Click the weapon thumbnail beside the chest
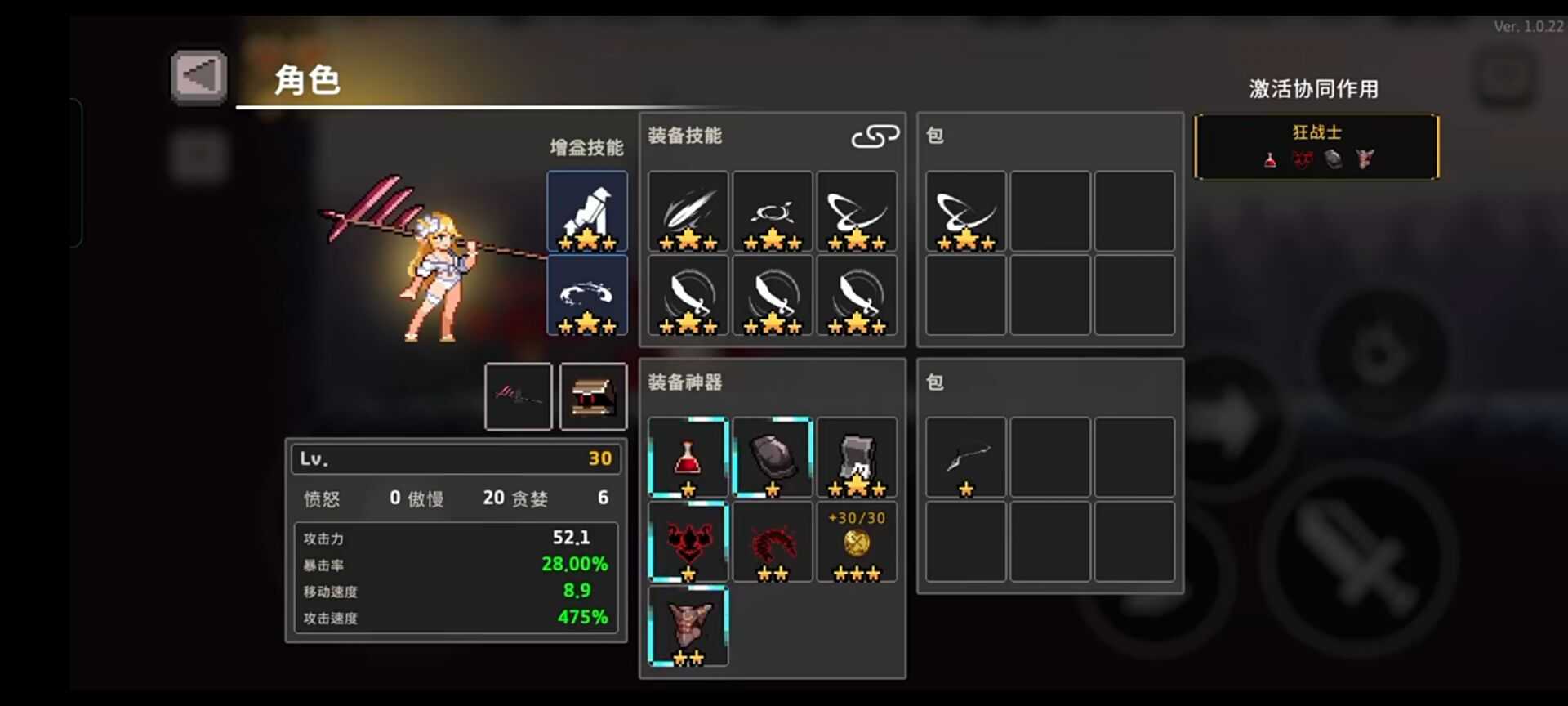1568x706 pixels. [518, 396]
